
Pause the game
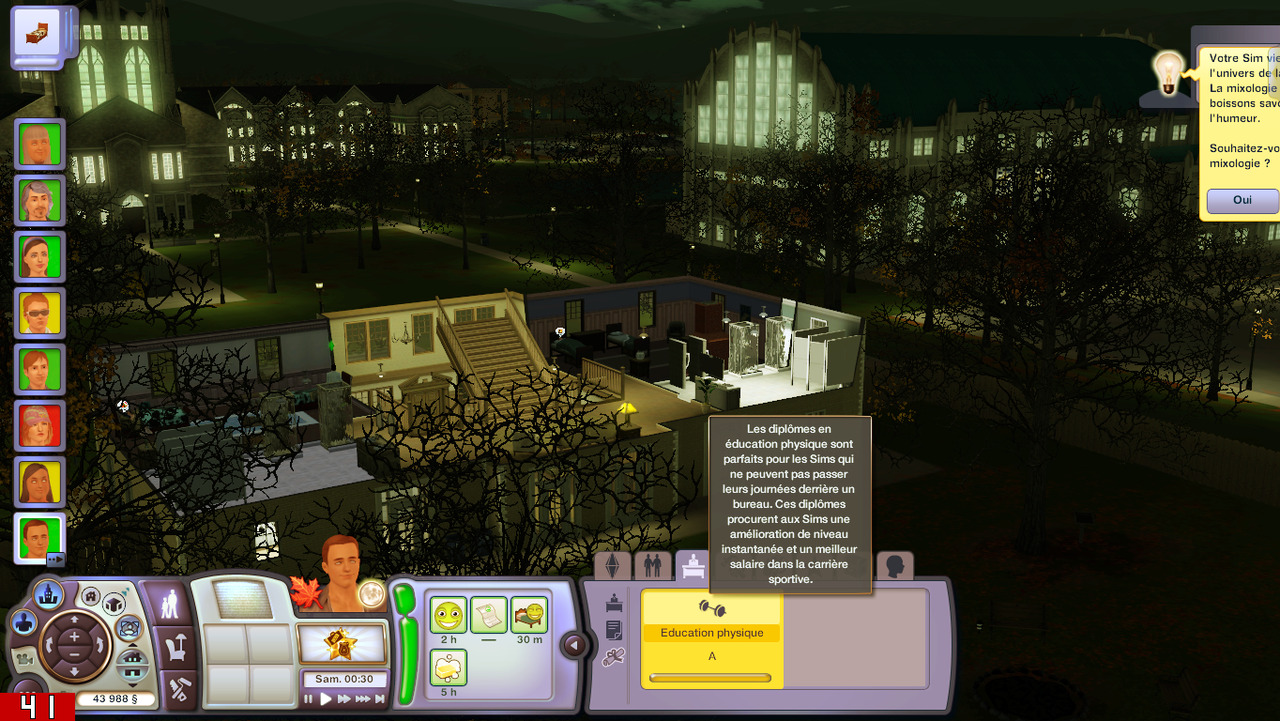click(x=309, y=699)
